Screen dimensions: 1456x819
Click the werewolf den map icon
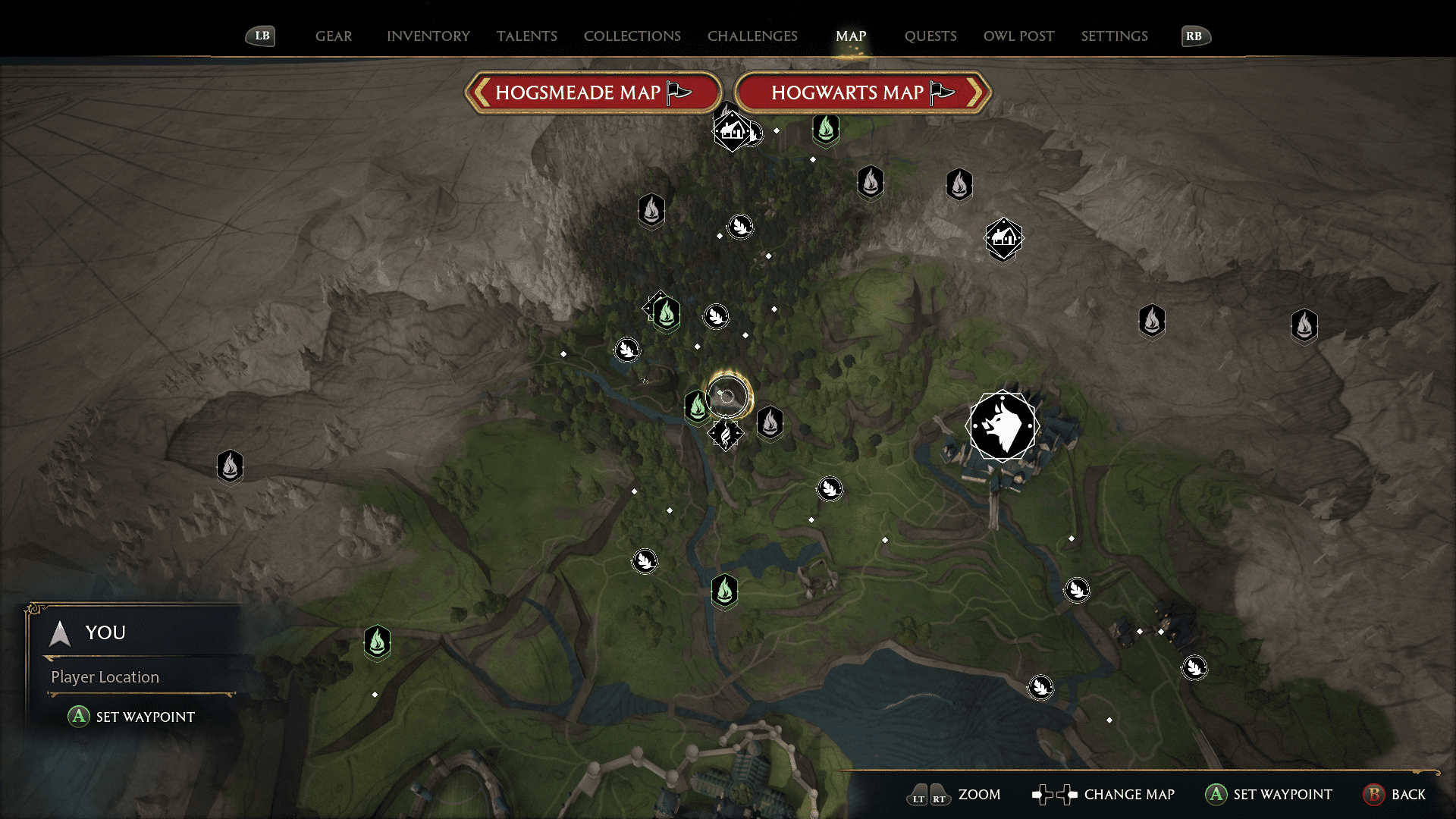1003,426
